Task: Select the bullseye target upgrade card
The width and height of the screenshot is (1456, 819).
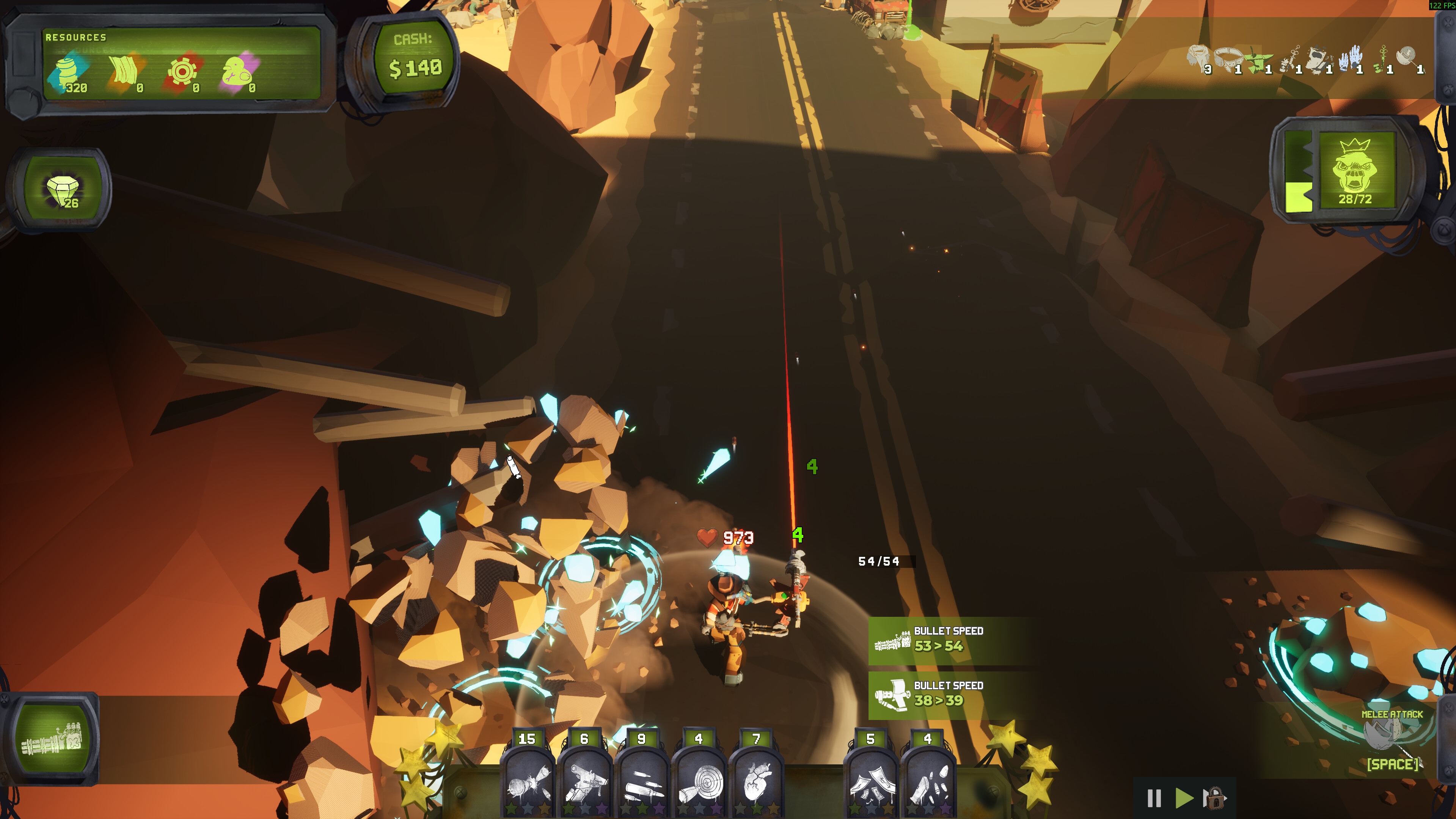Action: [699, 783]
